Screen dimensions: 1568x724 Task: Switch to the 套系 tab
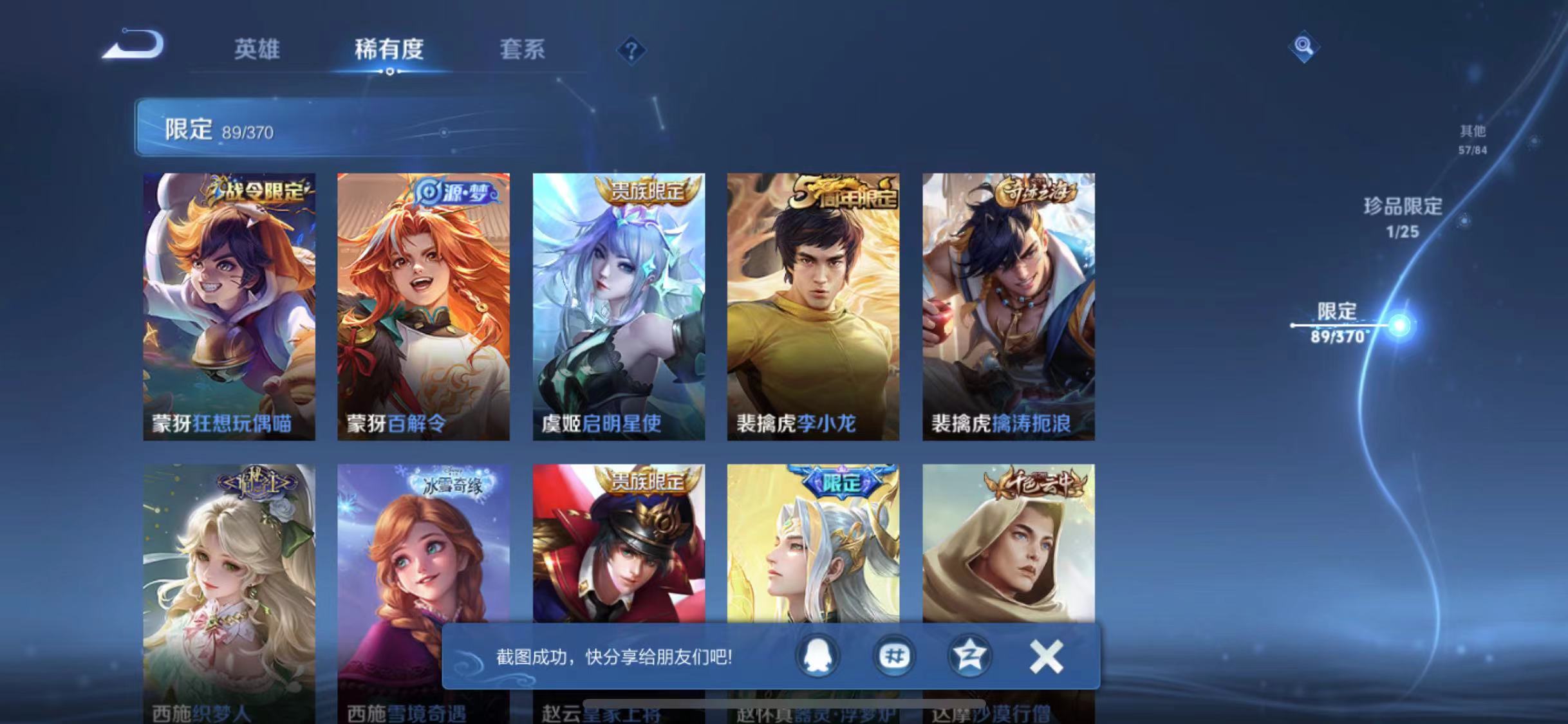tap(523, 51)
